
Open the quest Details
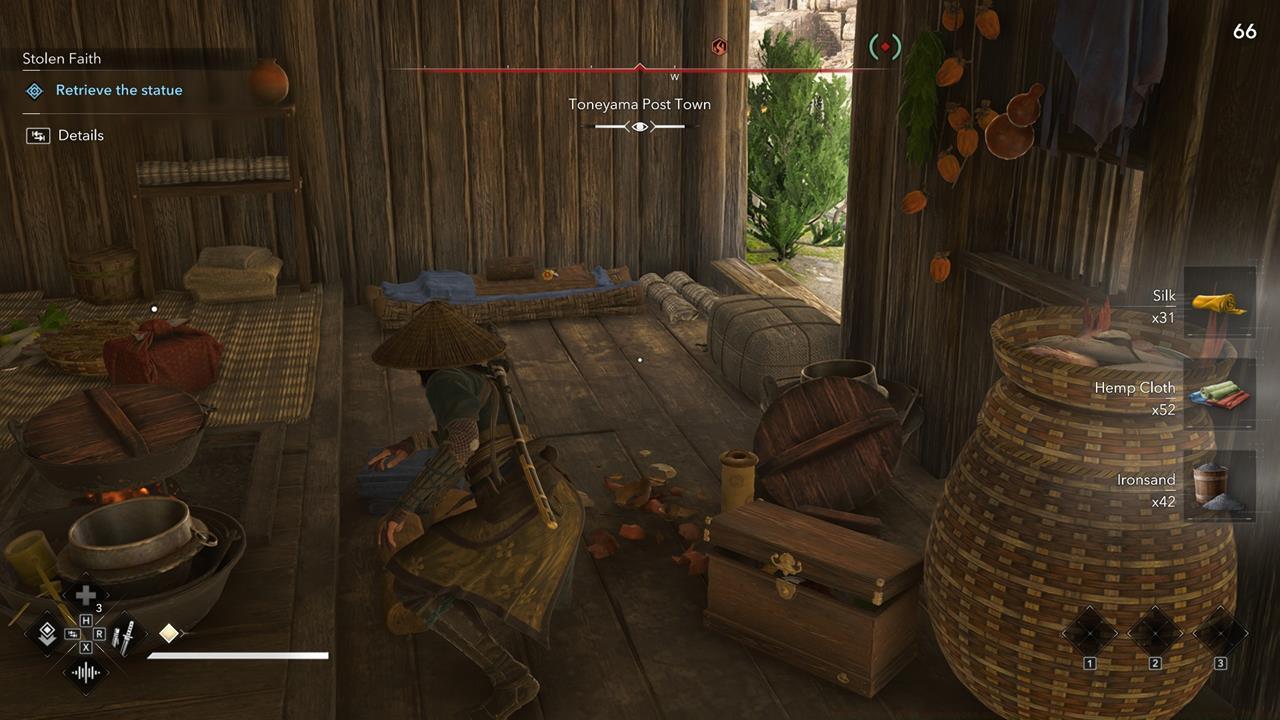pos(81,135)
